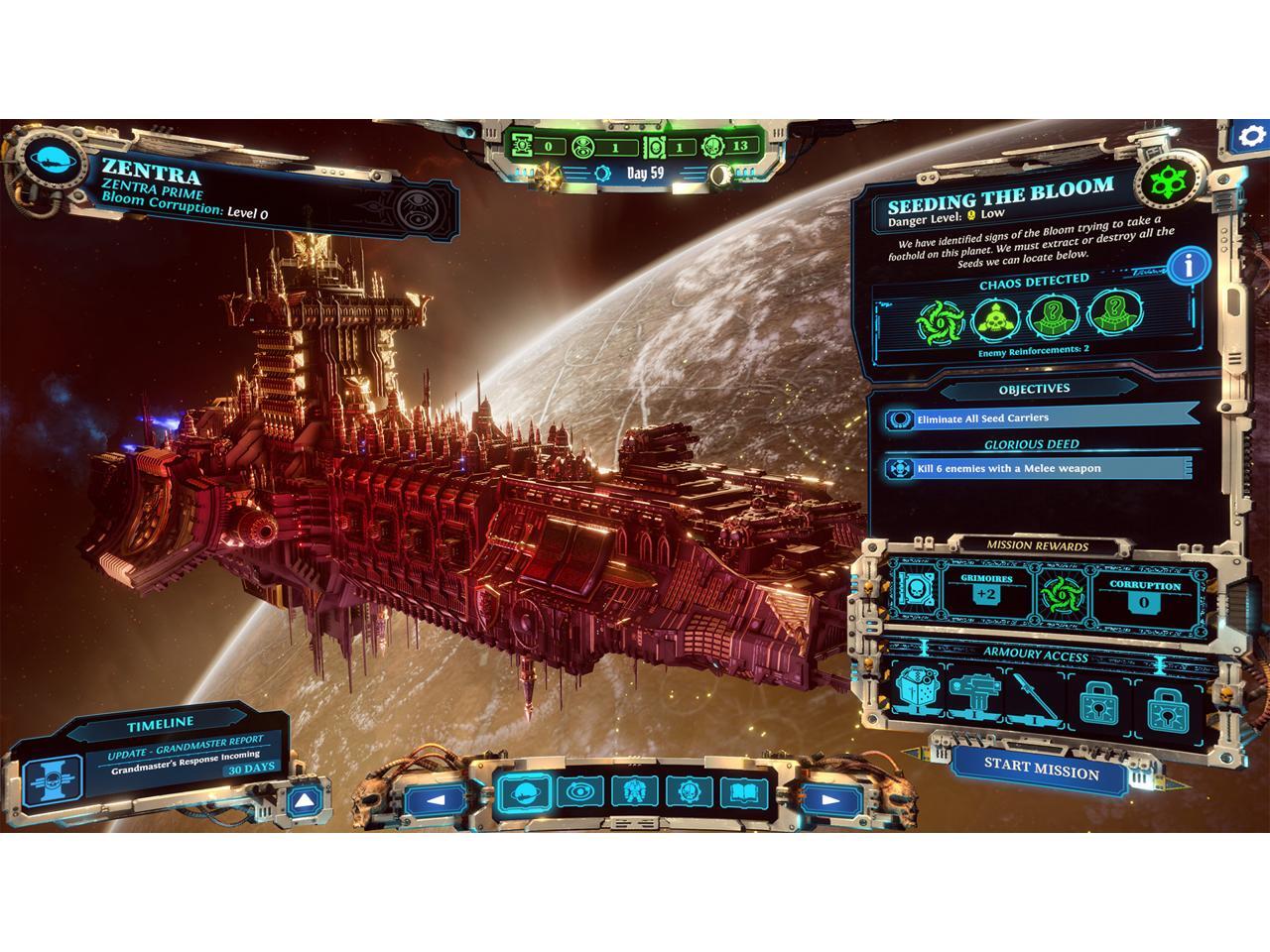This screenshot has height=952, width=1270.
Task: Open the open-book navigation icon
Action: tap(740, 793)
